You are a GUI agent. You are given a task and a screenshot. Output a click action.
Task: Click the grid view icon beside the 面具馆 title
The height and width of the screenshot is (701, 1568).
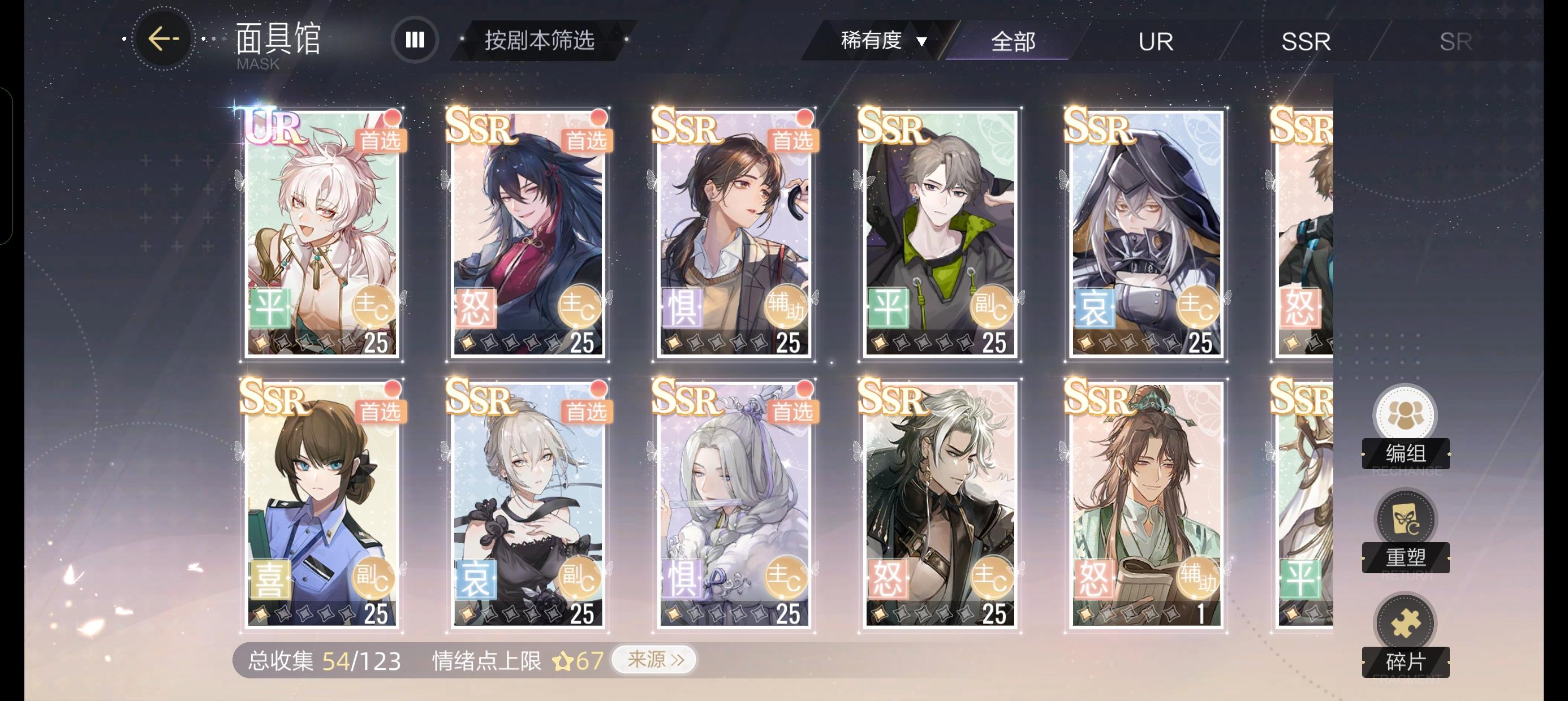[x=415, y=39]
